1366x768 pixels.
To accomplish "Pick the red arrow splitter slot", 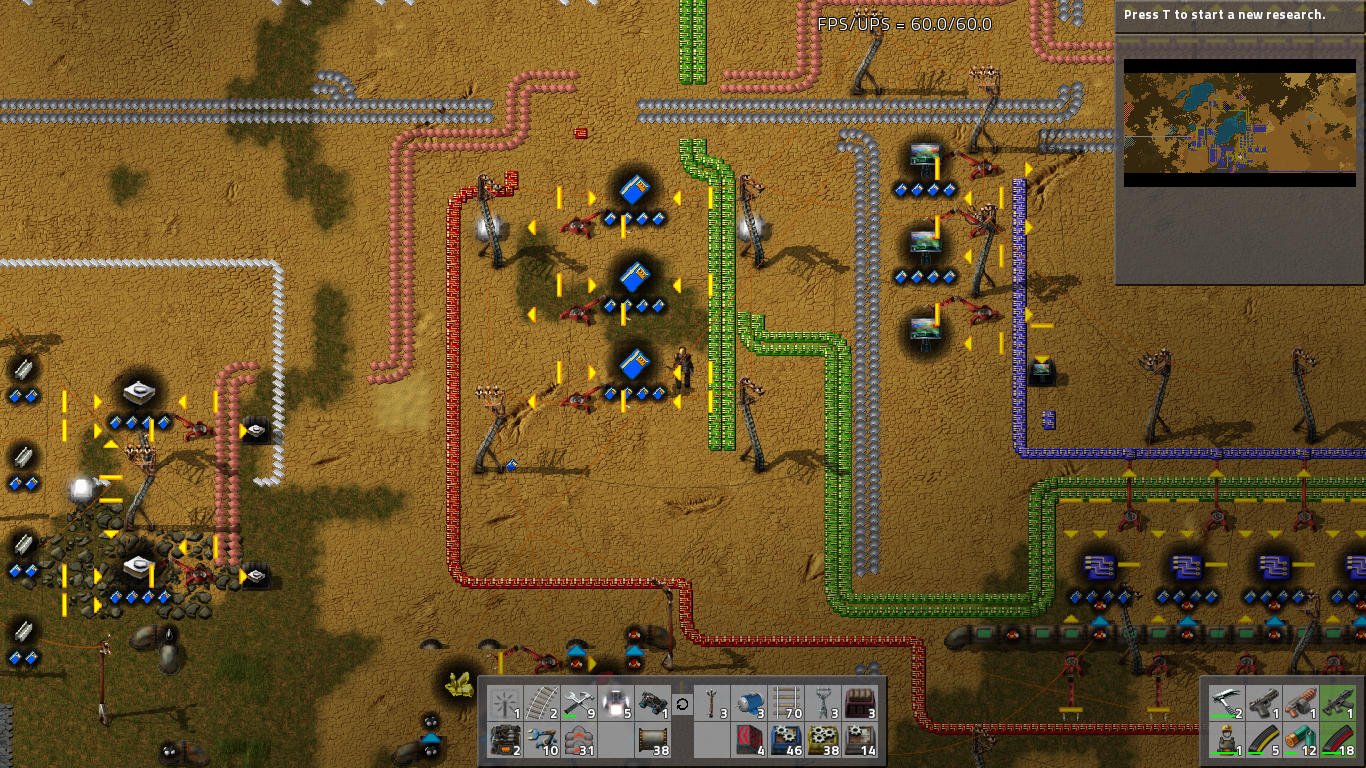I will 748,740.
